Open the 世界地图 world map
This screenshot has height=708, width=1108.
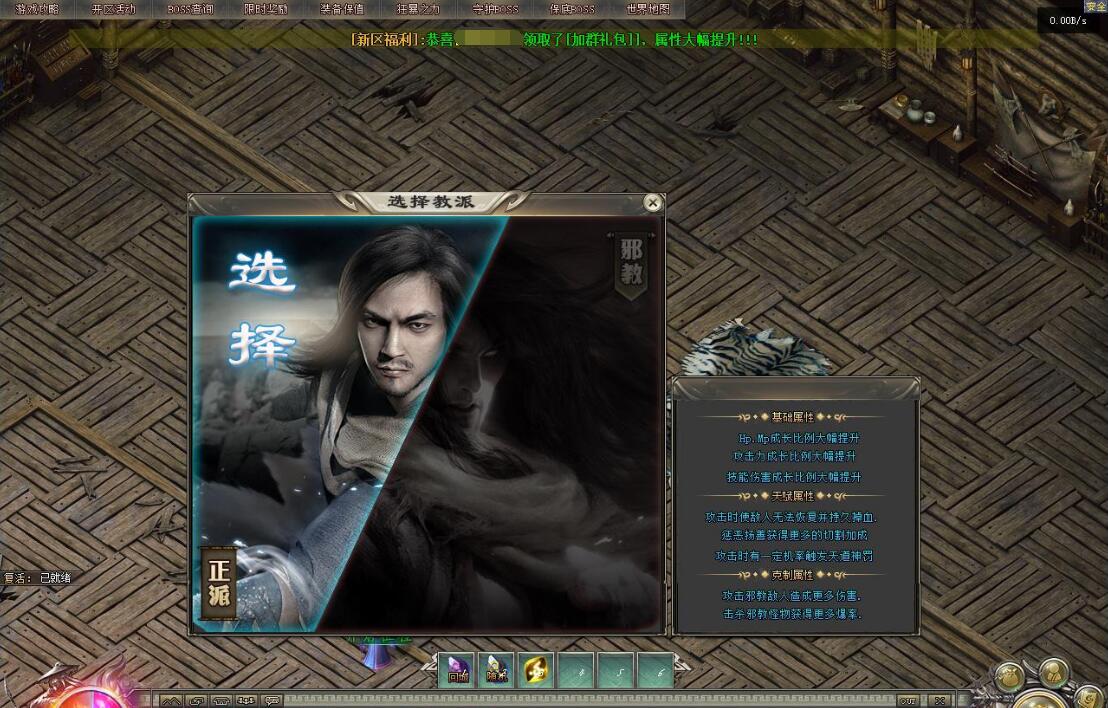(x=648, y=9)
